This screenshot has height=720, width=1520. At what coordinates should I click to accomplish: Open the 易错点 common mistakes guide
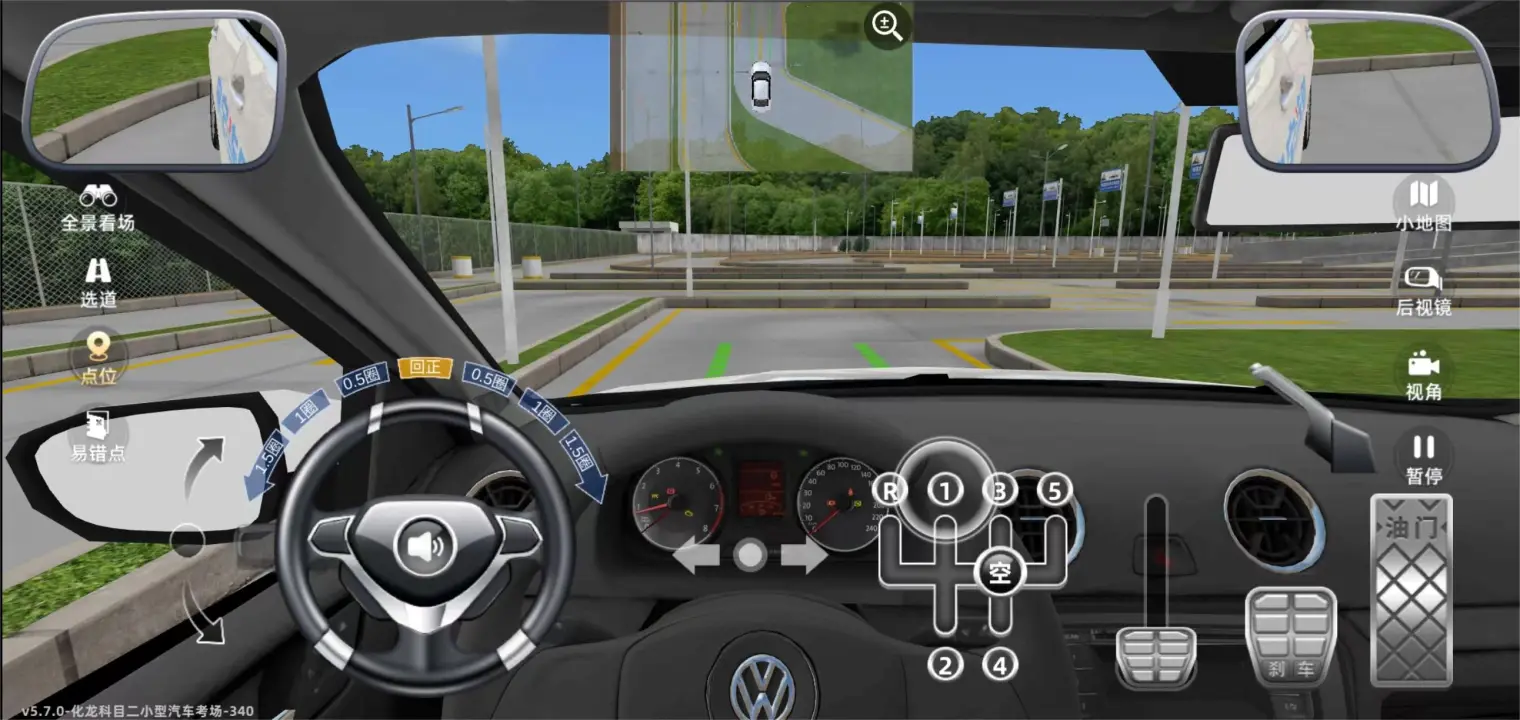point(98,436)
